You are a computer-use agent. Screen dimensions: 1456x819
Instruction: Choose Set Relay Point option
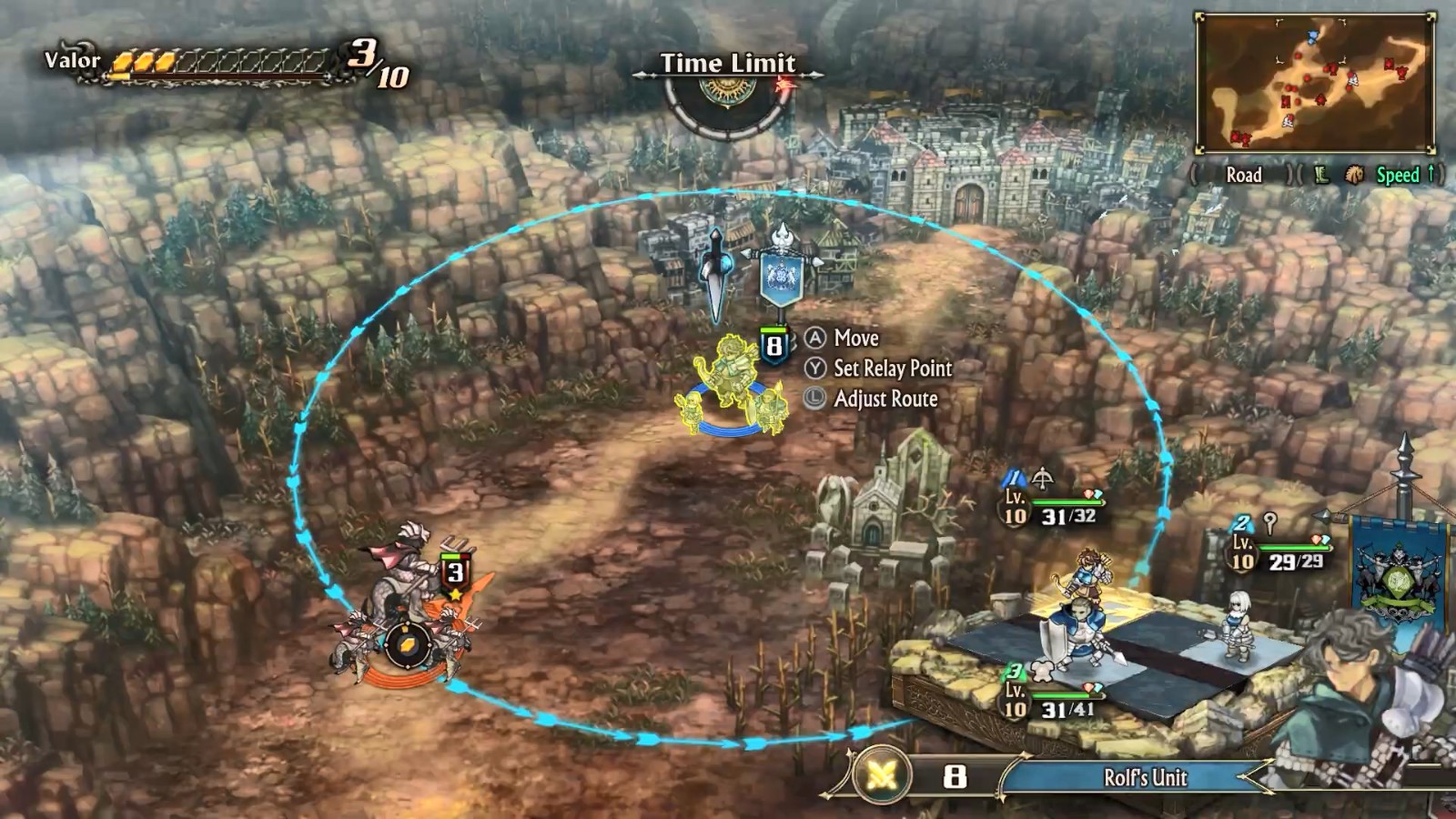point(892,369)
